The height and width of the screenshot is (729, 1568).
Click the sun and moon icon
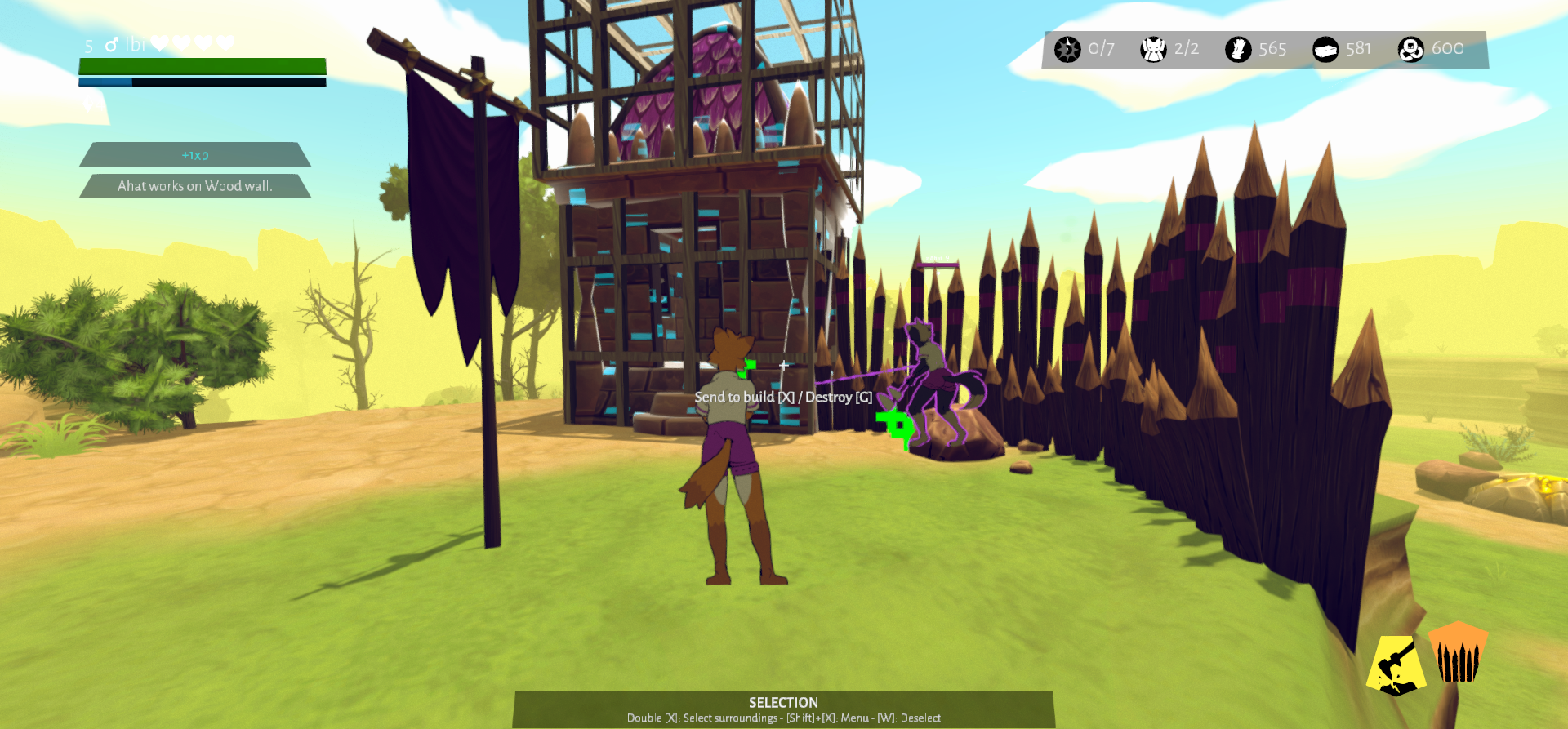(x=1067, y=49)
